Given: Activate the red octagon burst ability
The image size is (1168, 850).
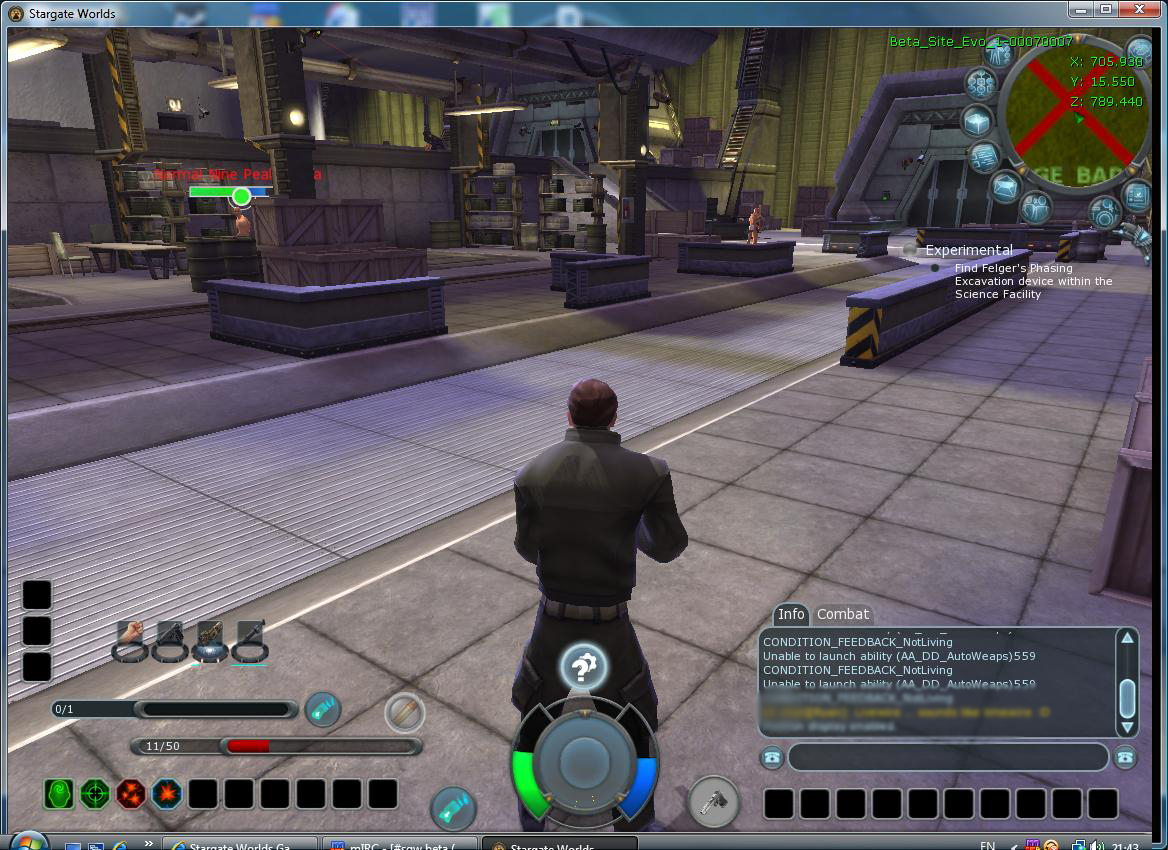Looking at the screenshot, I should (131, 794).
